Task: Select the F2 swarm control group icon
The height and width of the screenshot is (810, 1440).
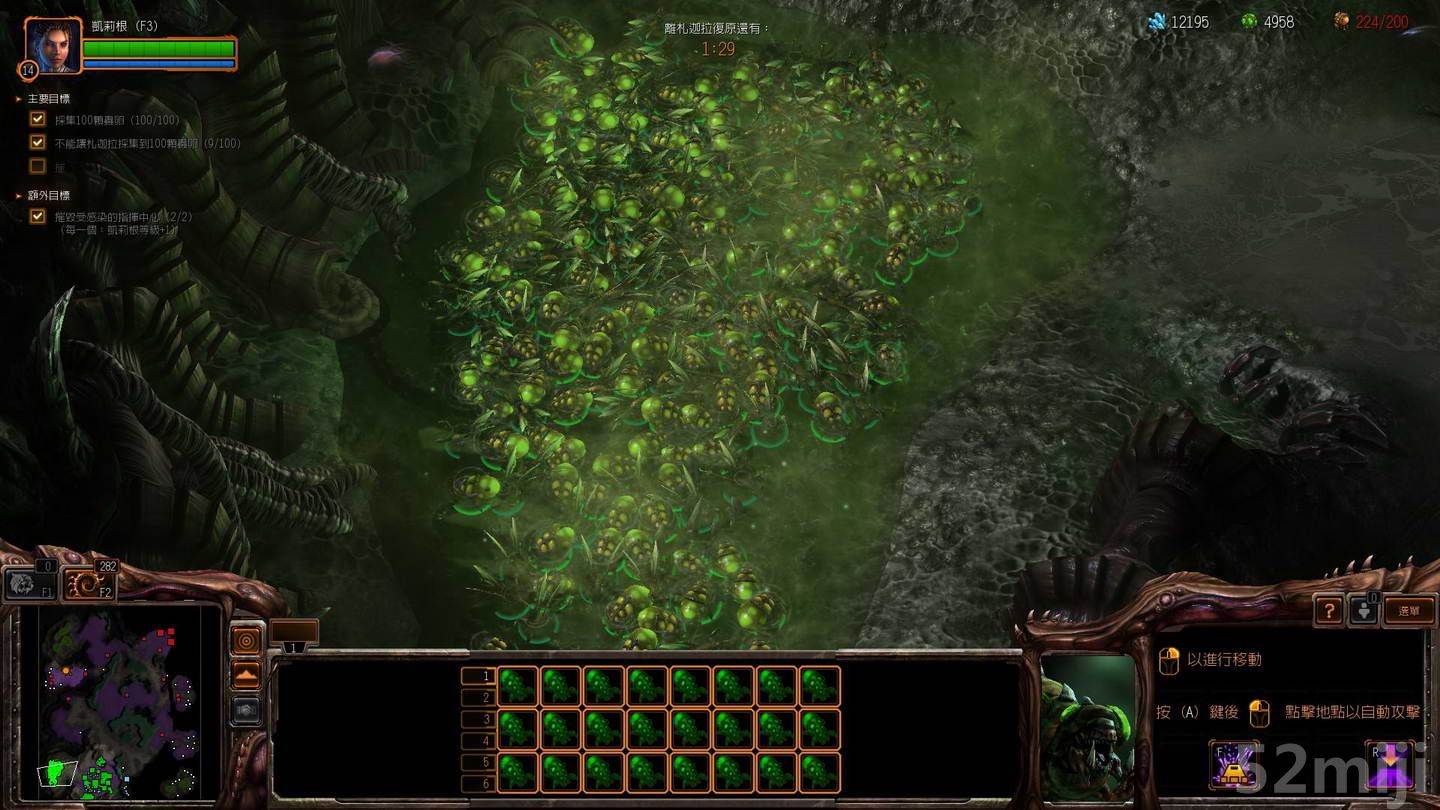Action: tap(88, 583)
